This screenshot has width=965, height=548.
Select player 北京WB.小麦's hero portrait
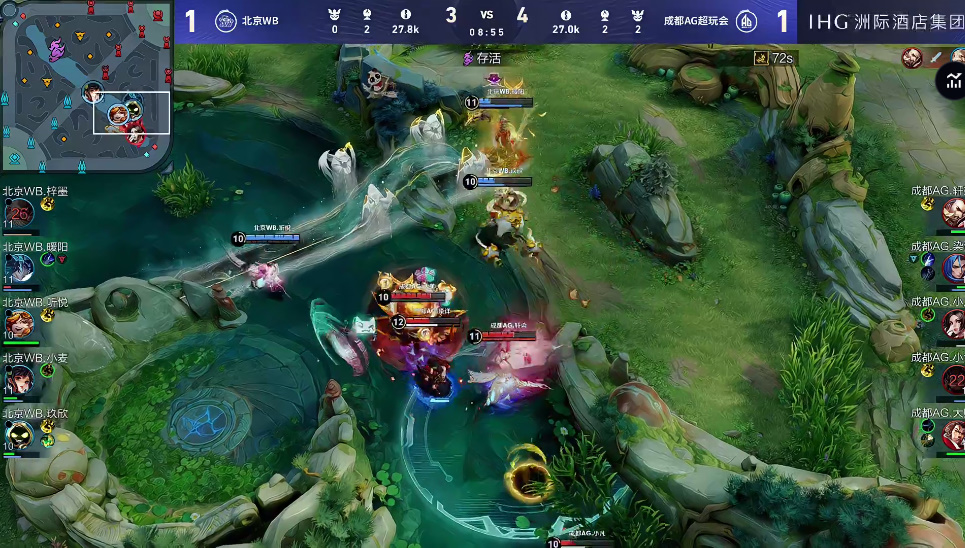(19, 378)
